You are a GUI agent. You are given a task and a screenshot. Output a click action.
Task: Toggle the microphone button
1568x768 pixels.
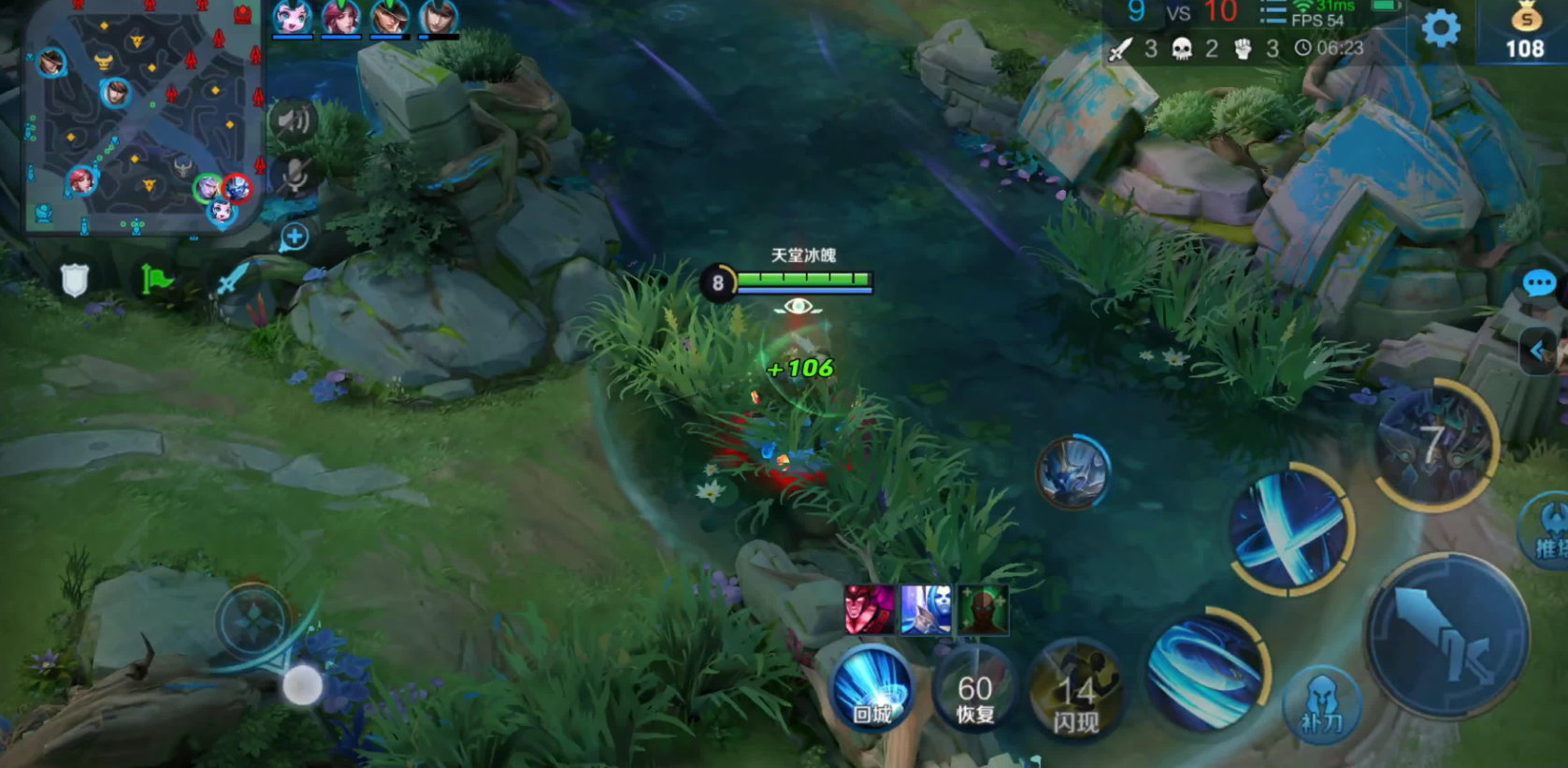295,174
